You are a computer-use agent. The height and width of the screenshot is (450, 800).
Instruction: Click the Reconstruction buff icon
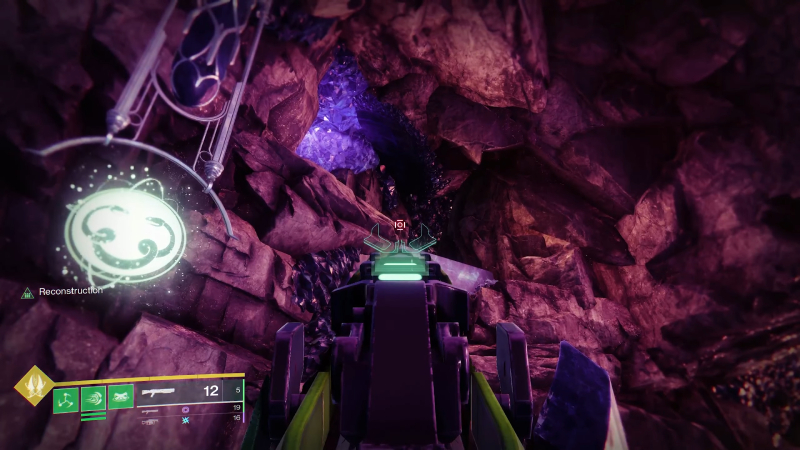point(28,292)
